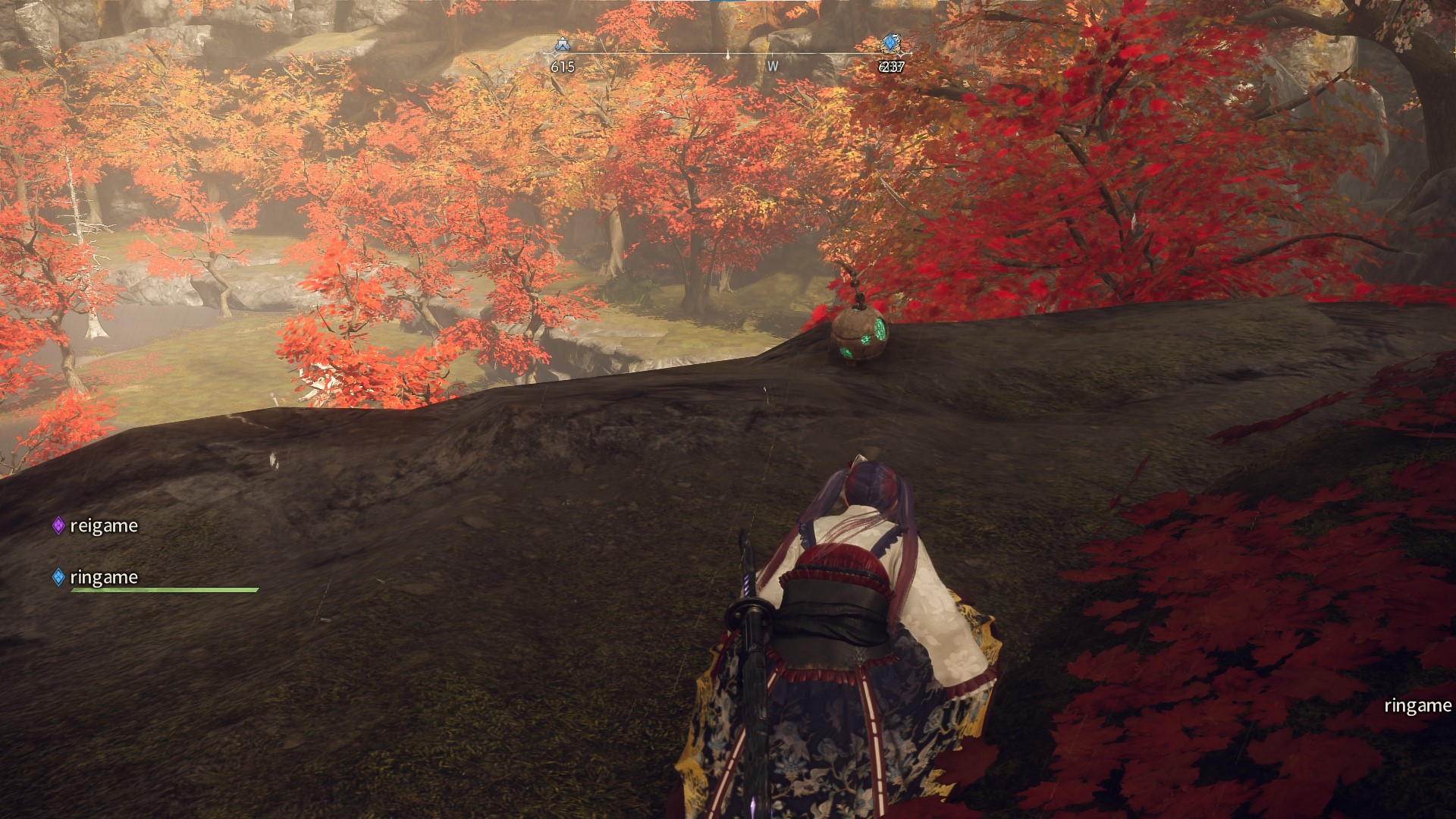Select party member reigame in the list

coord(103,526)
